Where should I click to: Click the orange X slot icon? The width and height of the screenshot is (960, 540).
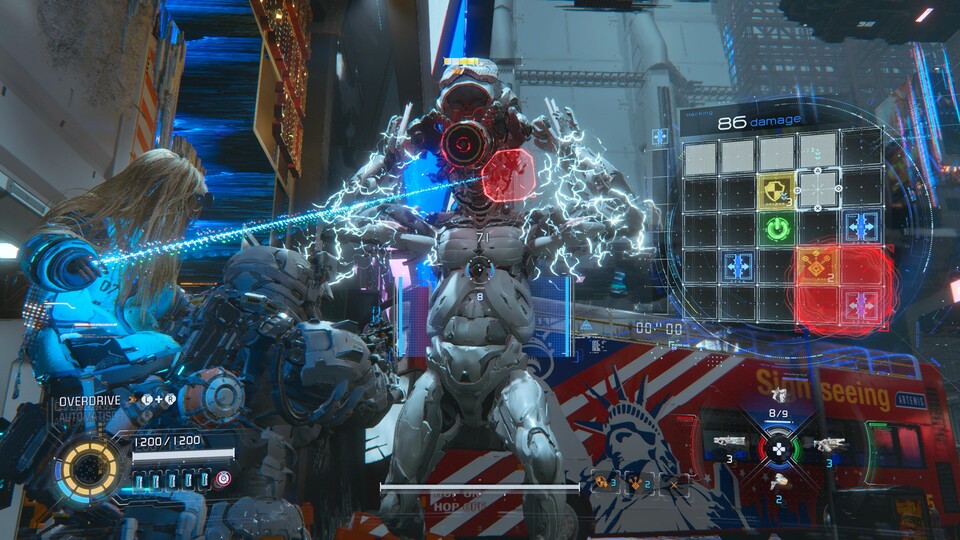[674, 483]
